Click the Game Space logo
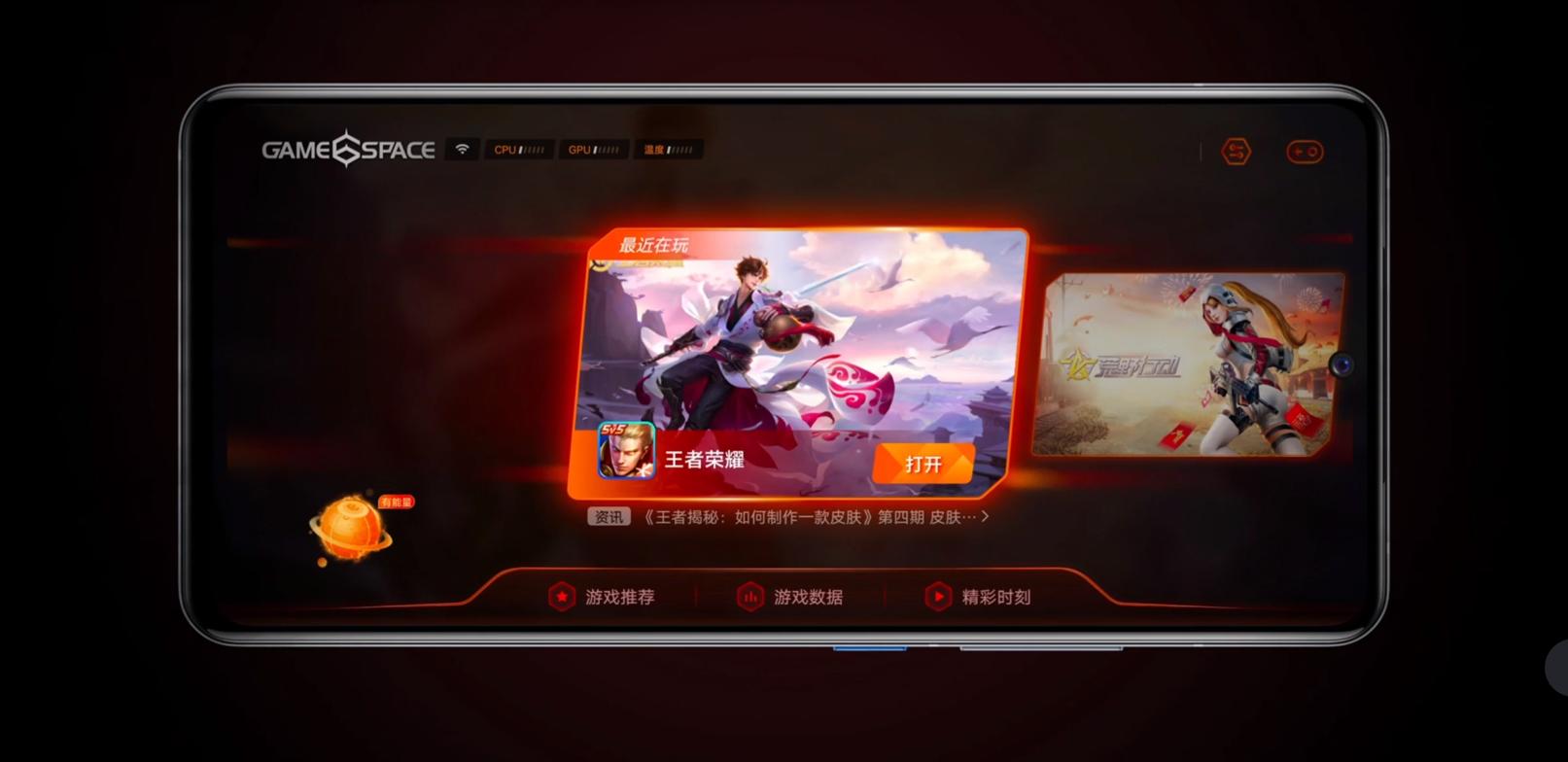Viewport: 1568px width, 762px height. [348, 148]
